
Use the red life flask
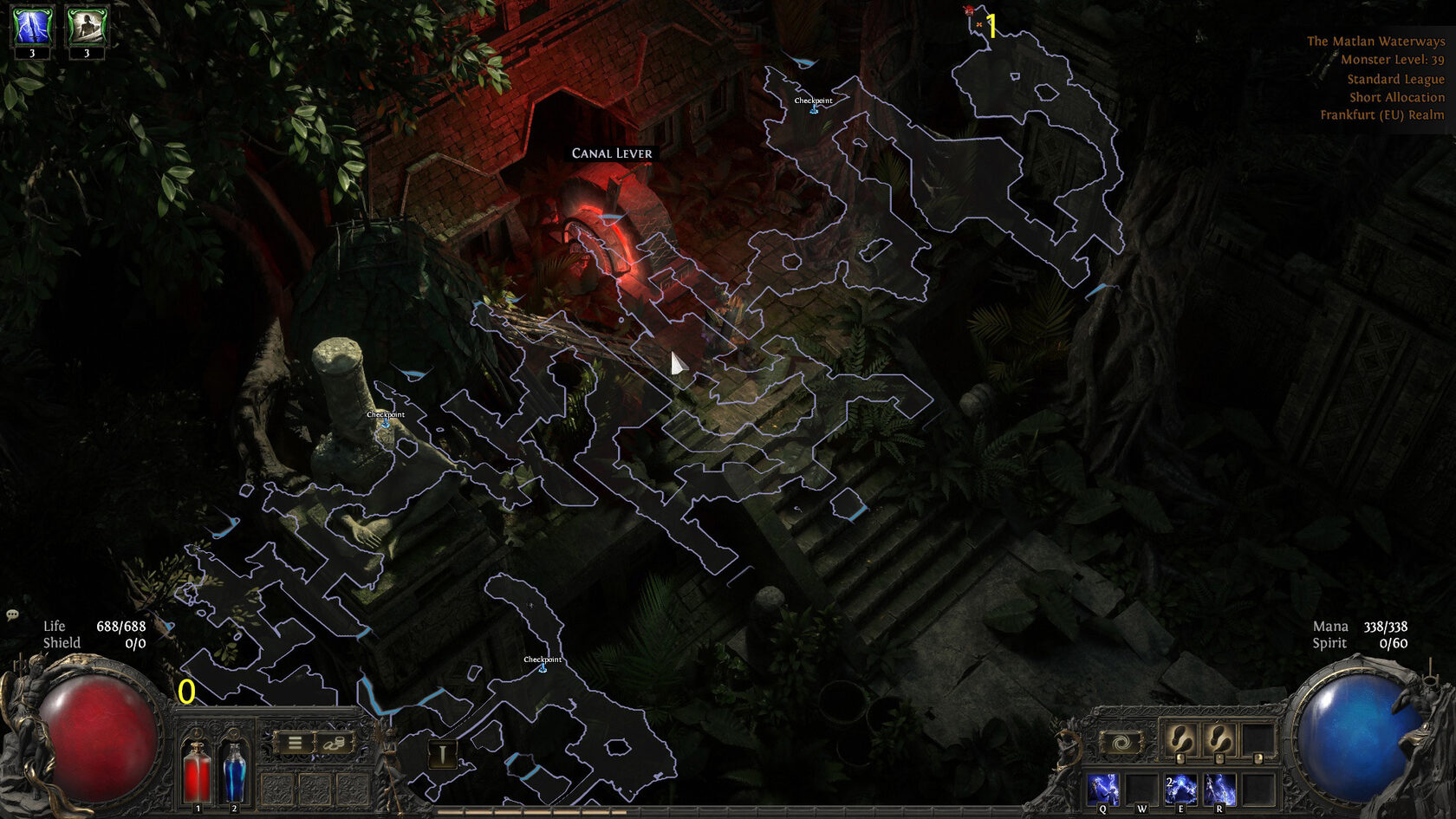pyautogui.click(x=198, y=770)
